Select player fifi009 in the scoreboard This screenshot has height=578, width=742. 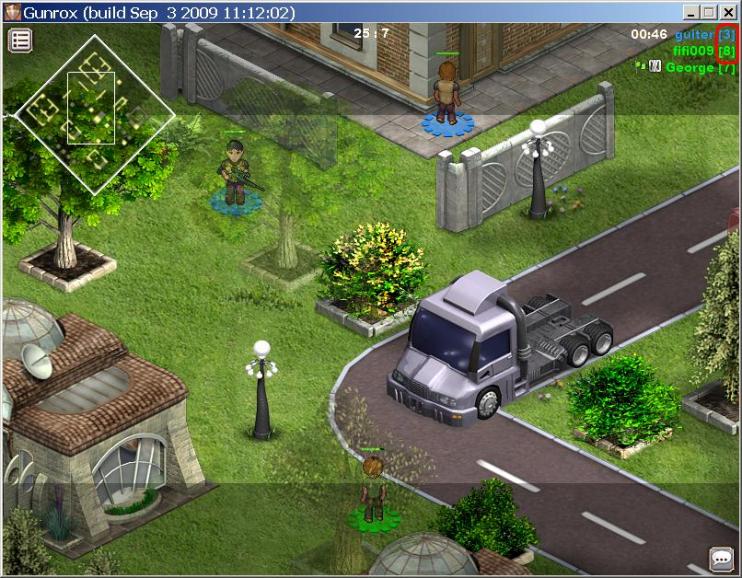(693, 50)
